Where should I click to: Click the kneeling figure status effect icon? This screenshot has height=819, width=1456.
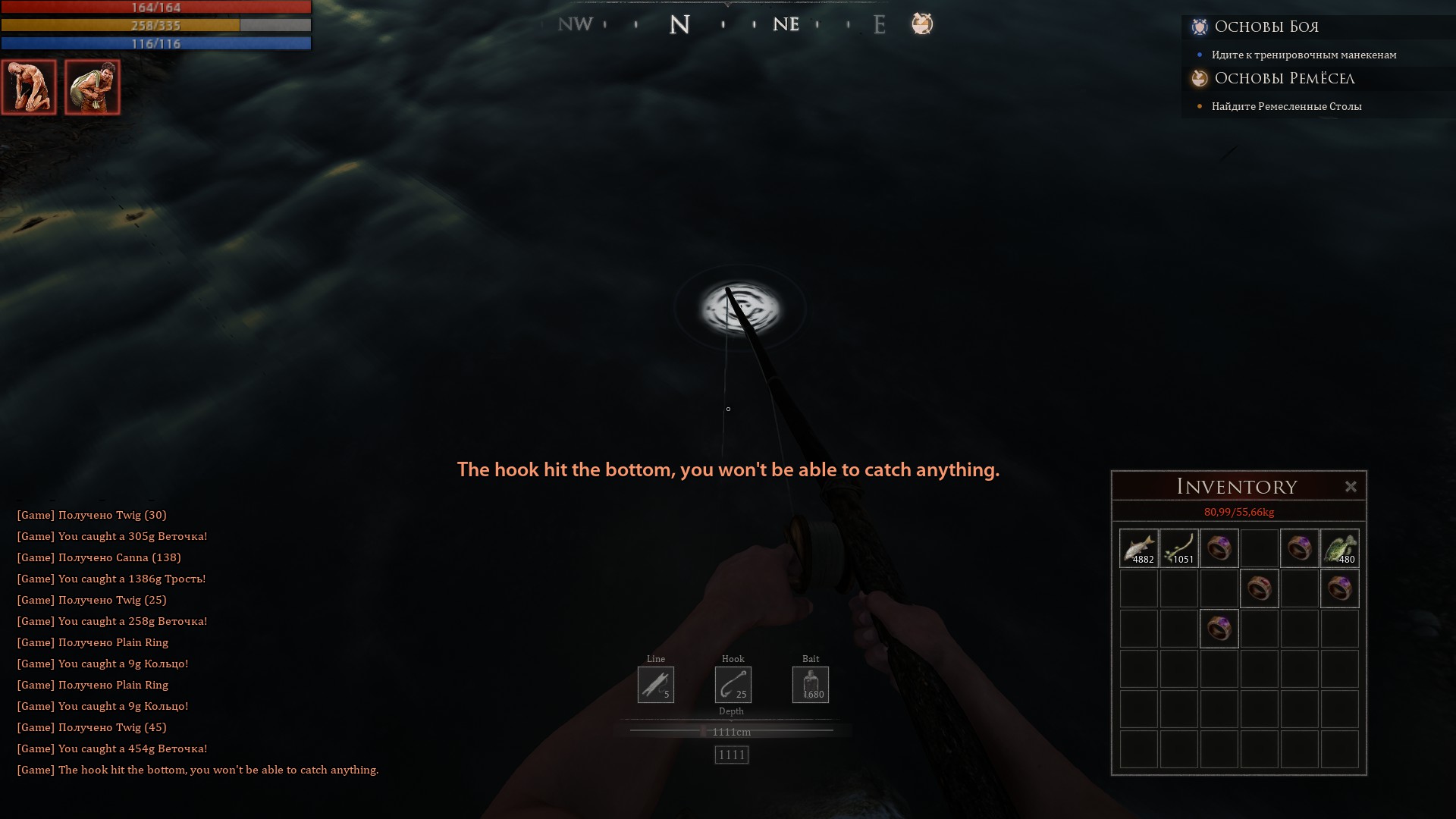point(29,87)
